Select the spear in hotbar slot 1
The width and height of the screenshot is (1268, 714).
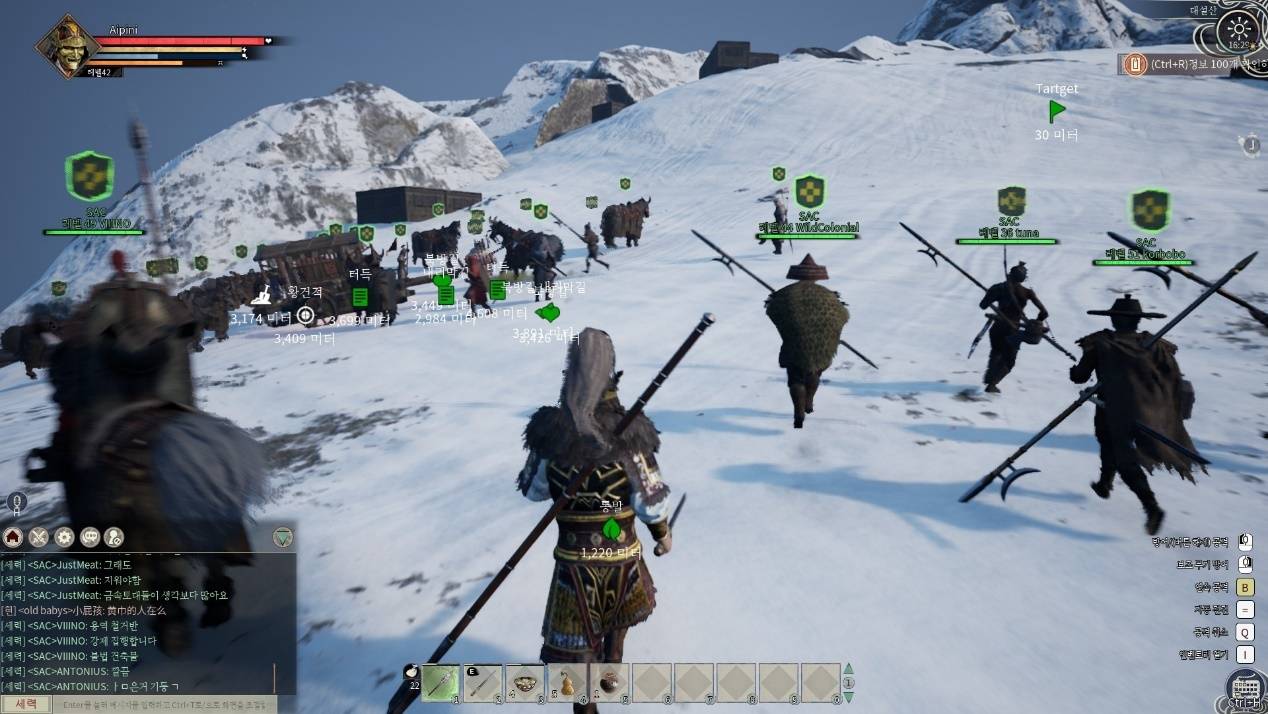point(441,682)
